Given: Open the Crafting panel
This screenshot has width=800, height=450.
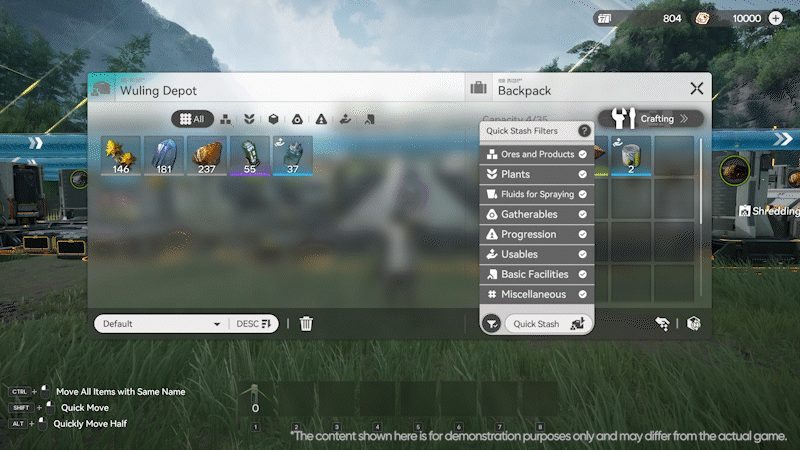Looking at the screenshot, I should click(651, 118).
